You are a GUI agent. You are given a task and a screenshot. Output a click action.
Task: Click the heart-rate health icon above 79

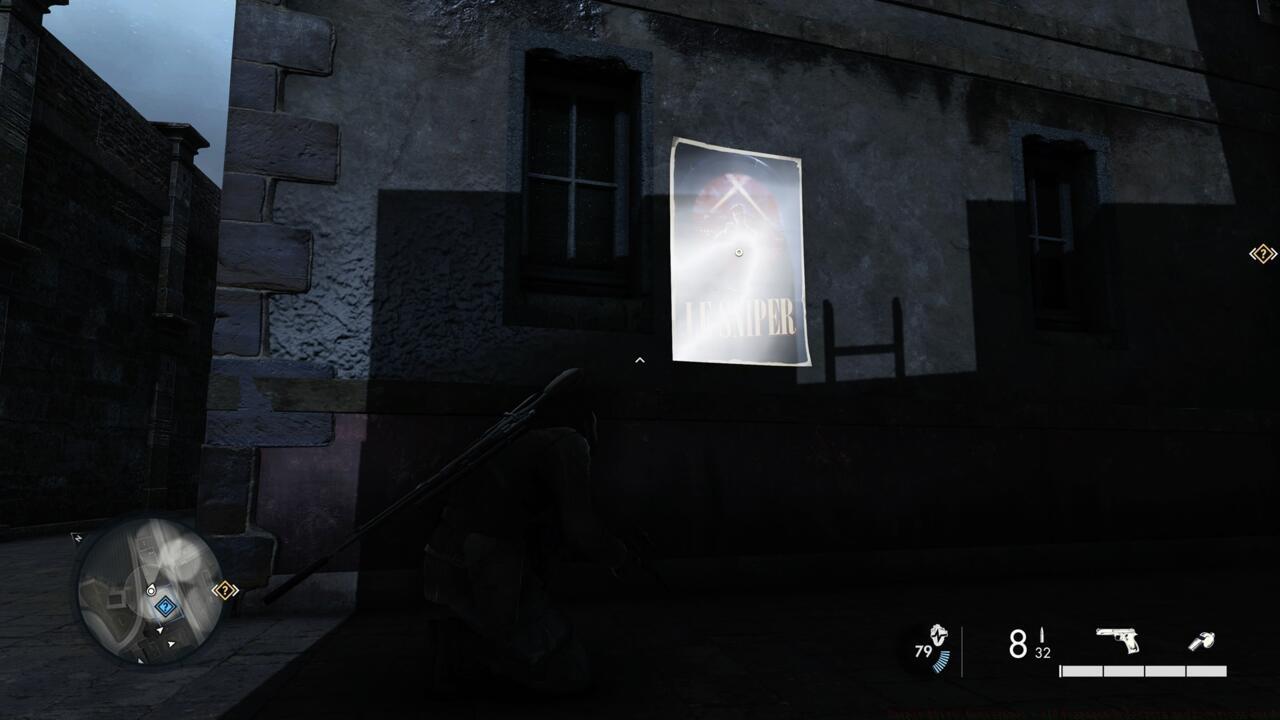point(938,634)
